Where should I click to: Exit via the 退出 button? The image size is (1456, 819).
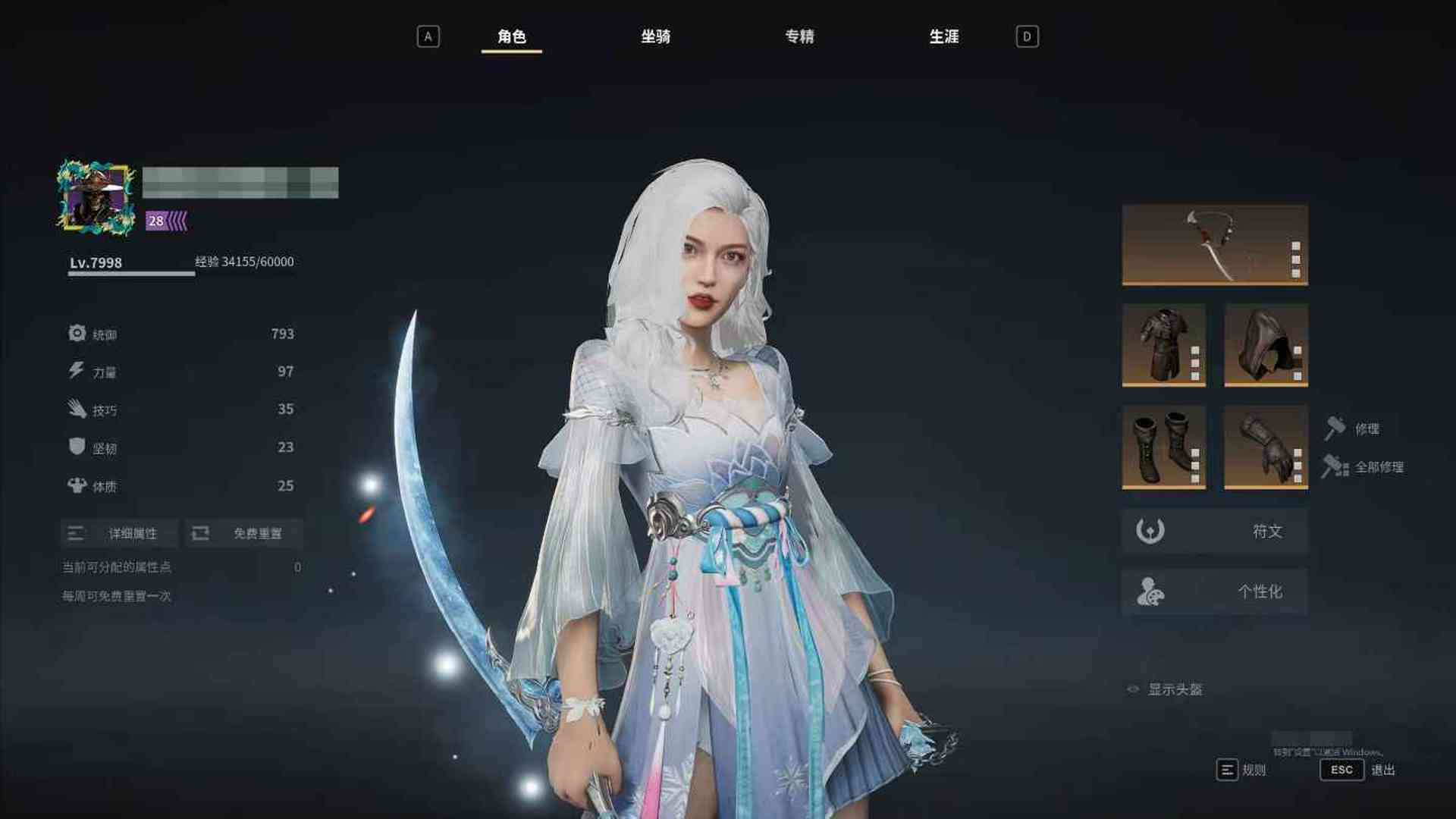[1357, 770]
